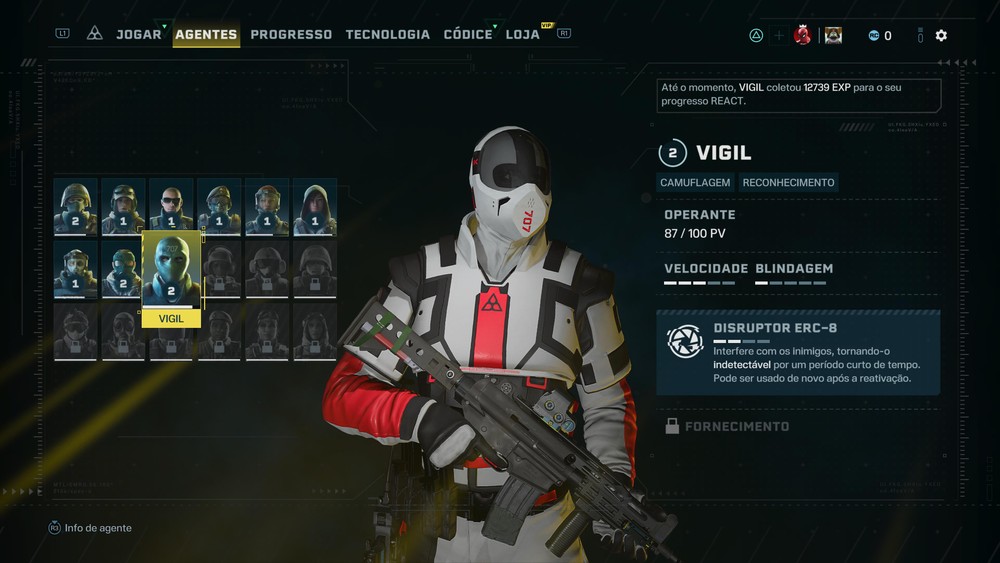Click the plus icon to invite a player
The width and height of the screenshot is (1000, 563).
[779, 36]
